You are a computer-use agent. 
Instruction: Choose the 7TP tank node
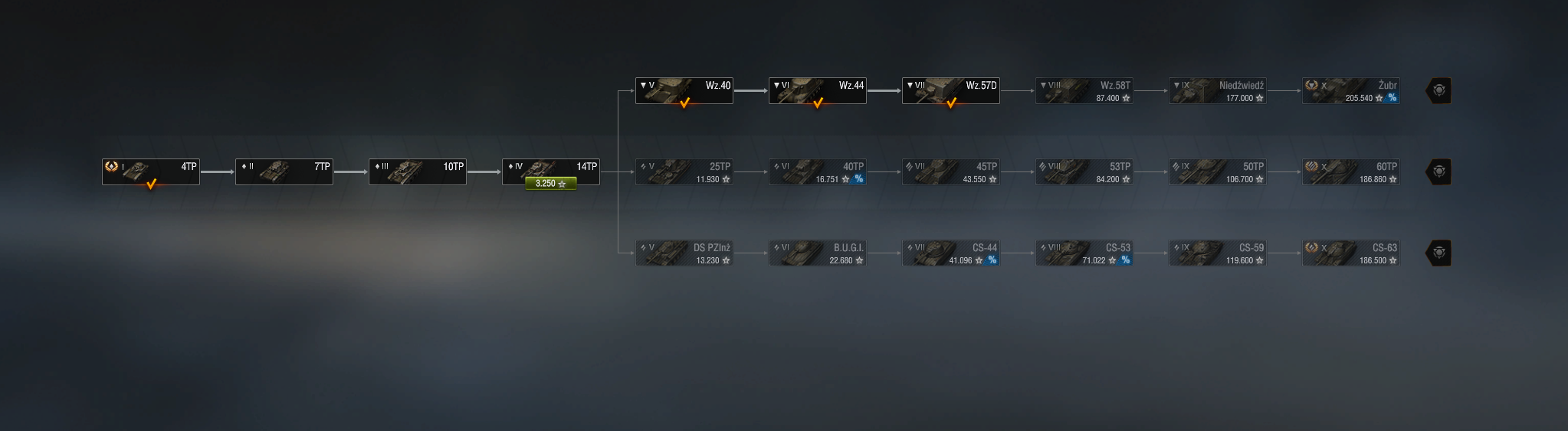point(284,171)
